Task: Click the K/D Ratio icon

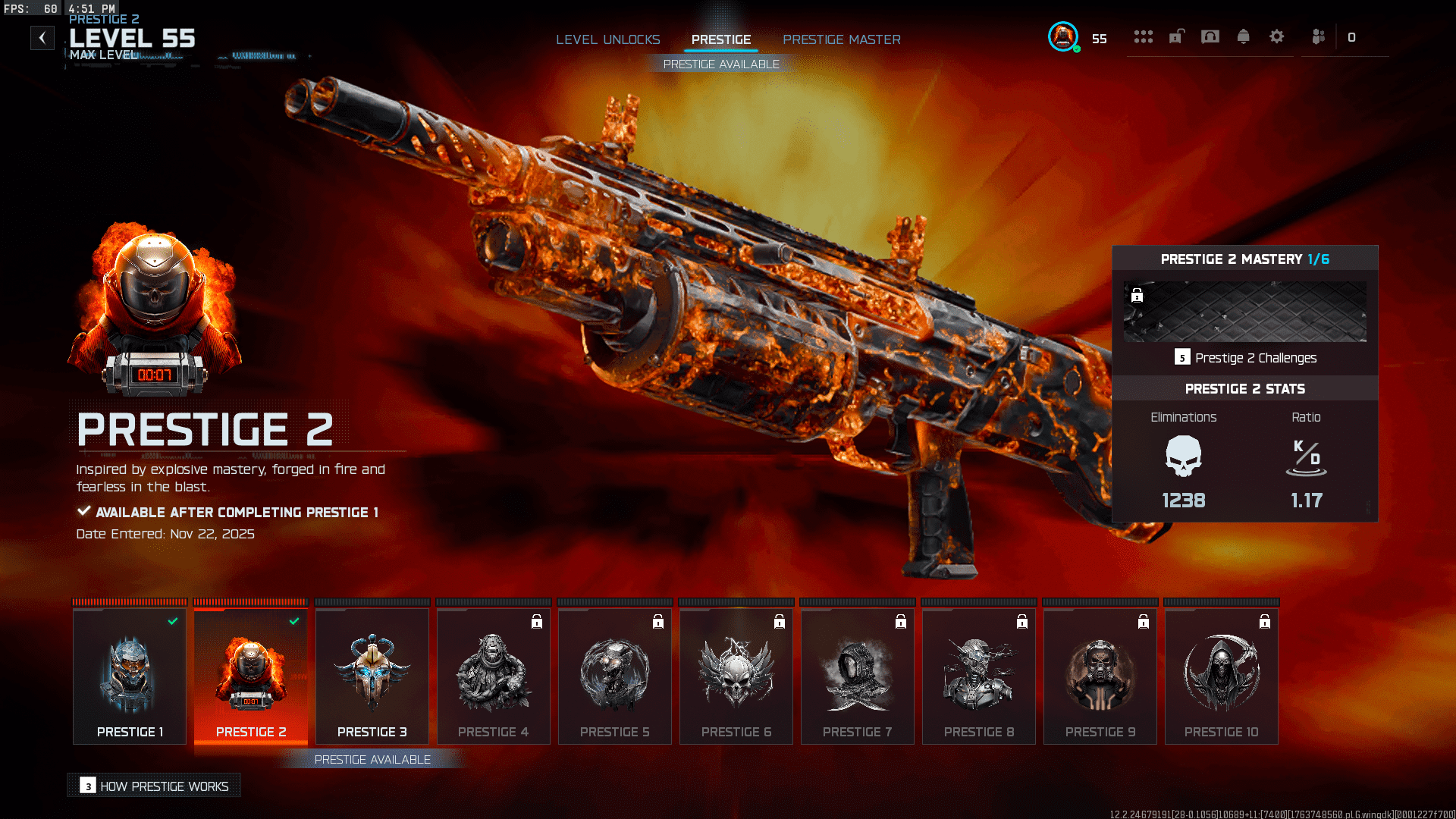Action: 1306,457
